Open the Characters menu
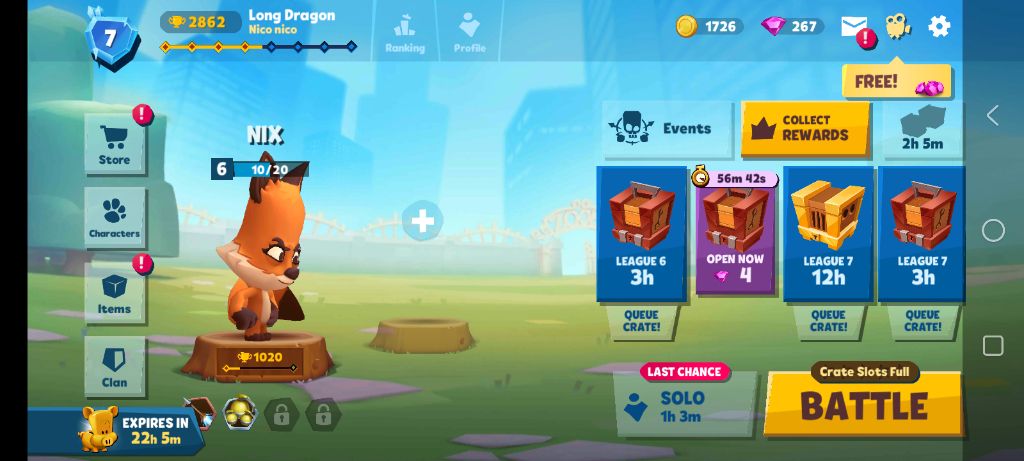 point(114,217)
